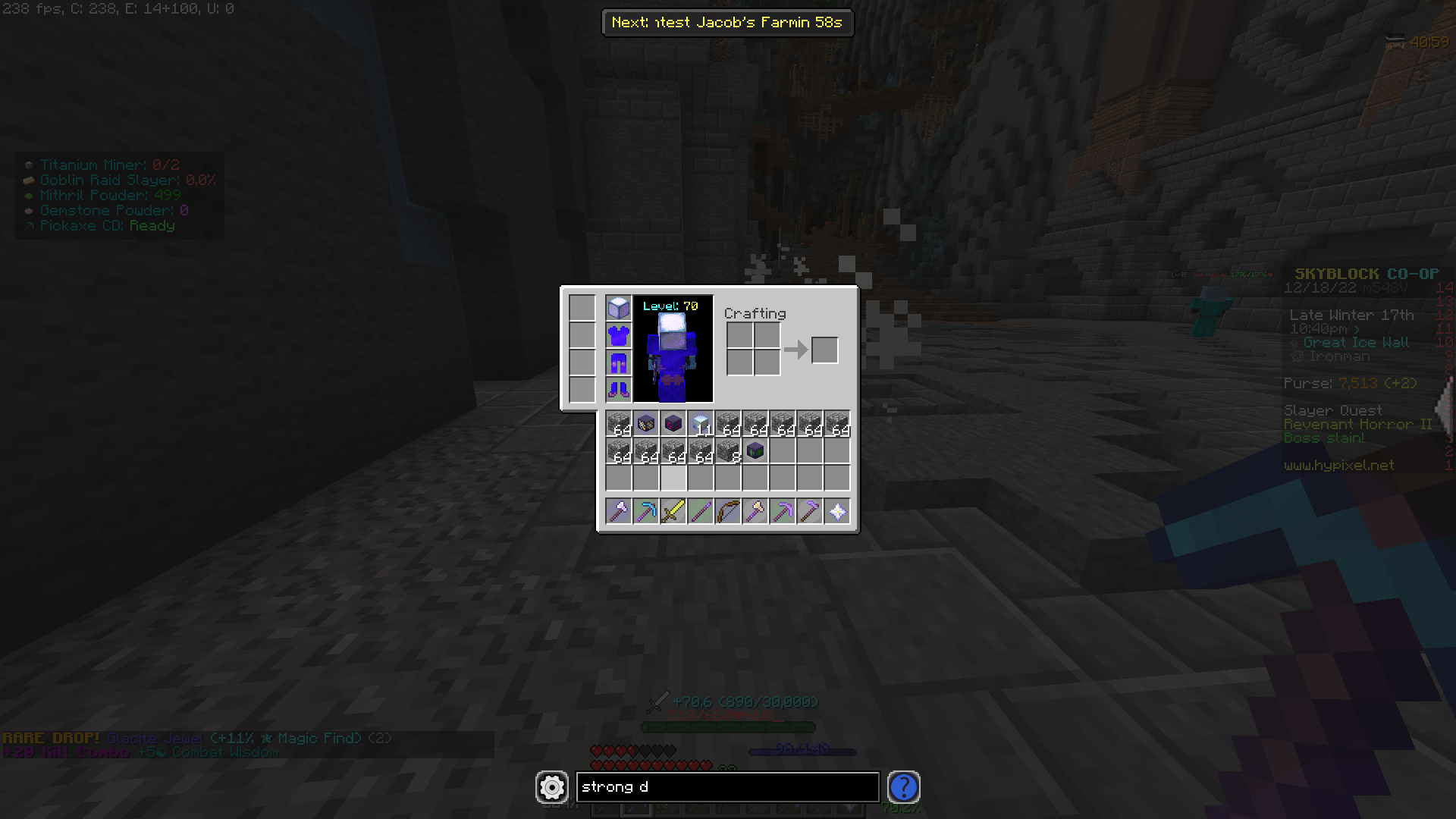Open the chat settings gear
The width and height of the screenshot is (1456, 819).
tap(551, 787)
